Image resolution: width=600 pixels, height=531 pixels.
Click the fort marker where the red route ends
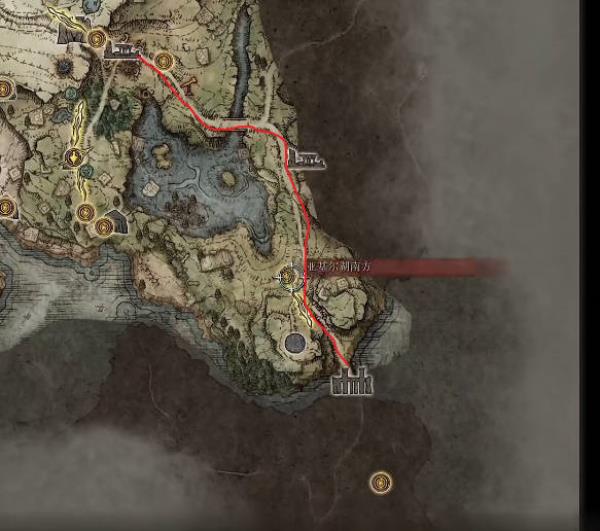(x=351, y=381)
